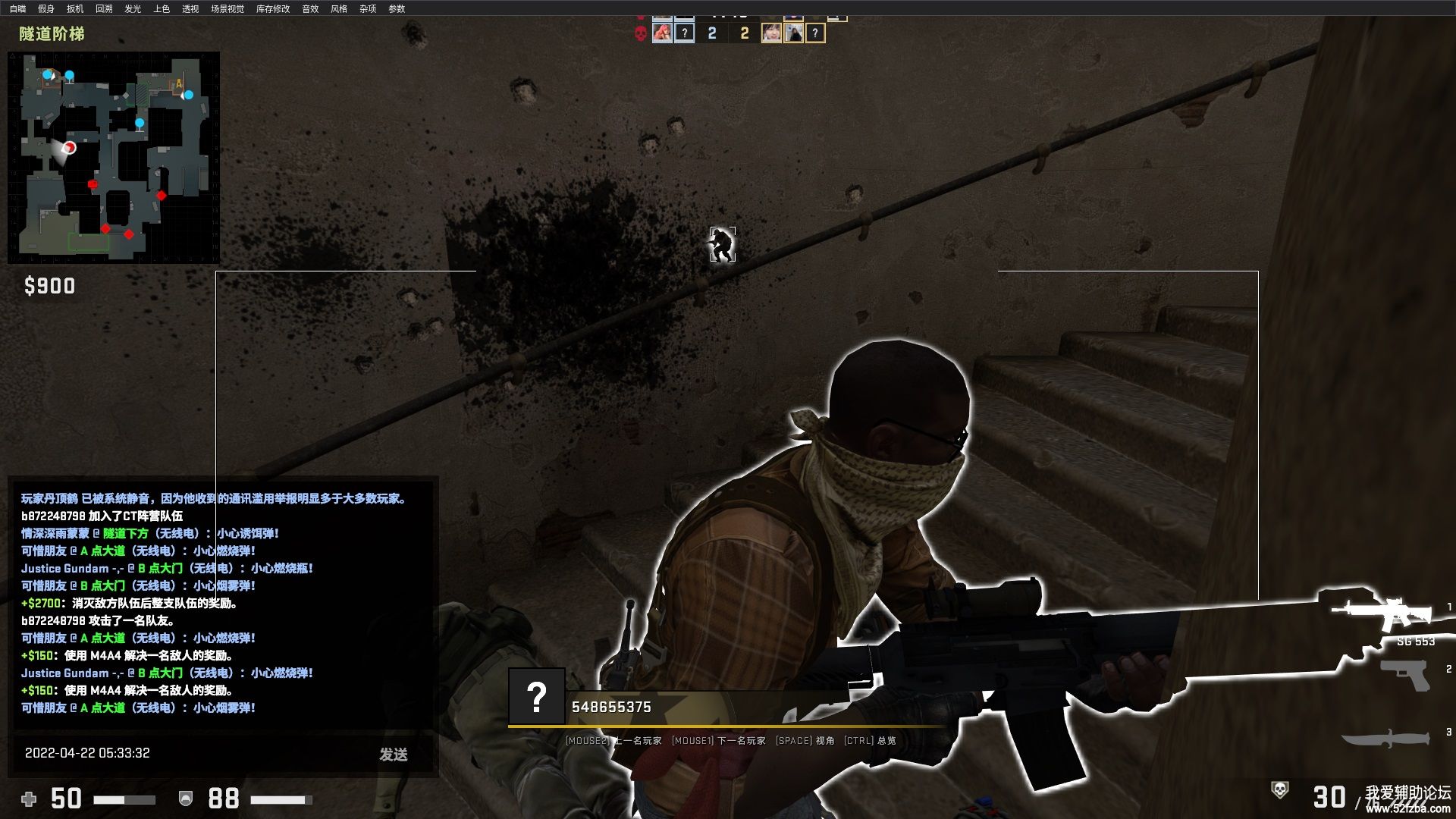Choose the 发光 menu entry
The height and width of the screenshot is (819, 1456).
[x=133, y=9]
